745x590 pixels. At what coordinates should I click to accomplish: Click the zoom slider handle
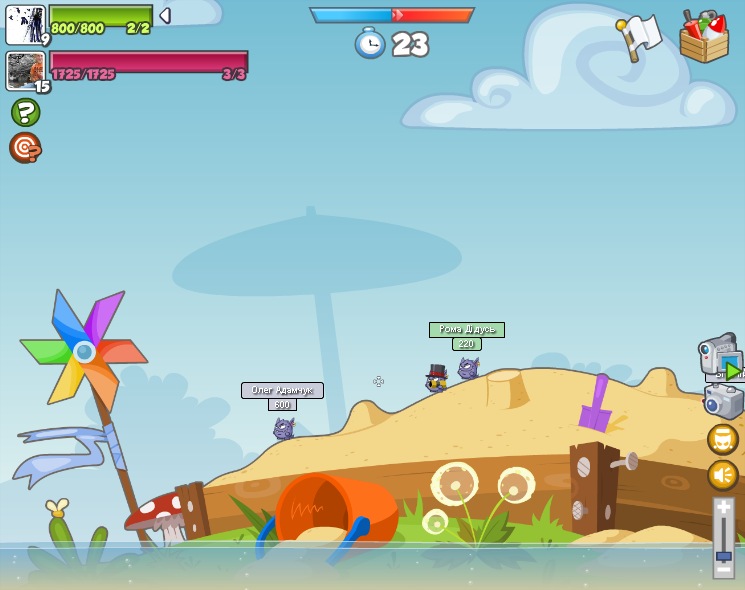(723, 555)
